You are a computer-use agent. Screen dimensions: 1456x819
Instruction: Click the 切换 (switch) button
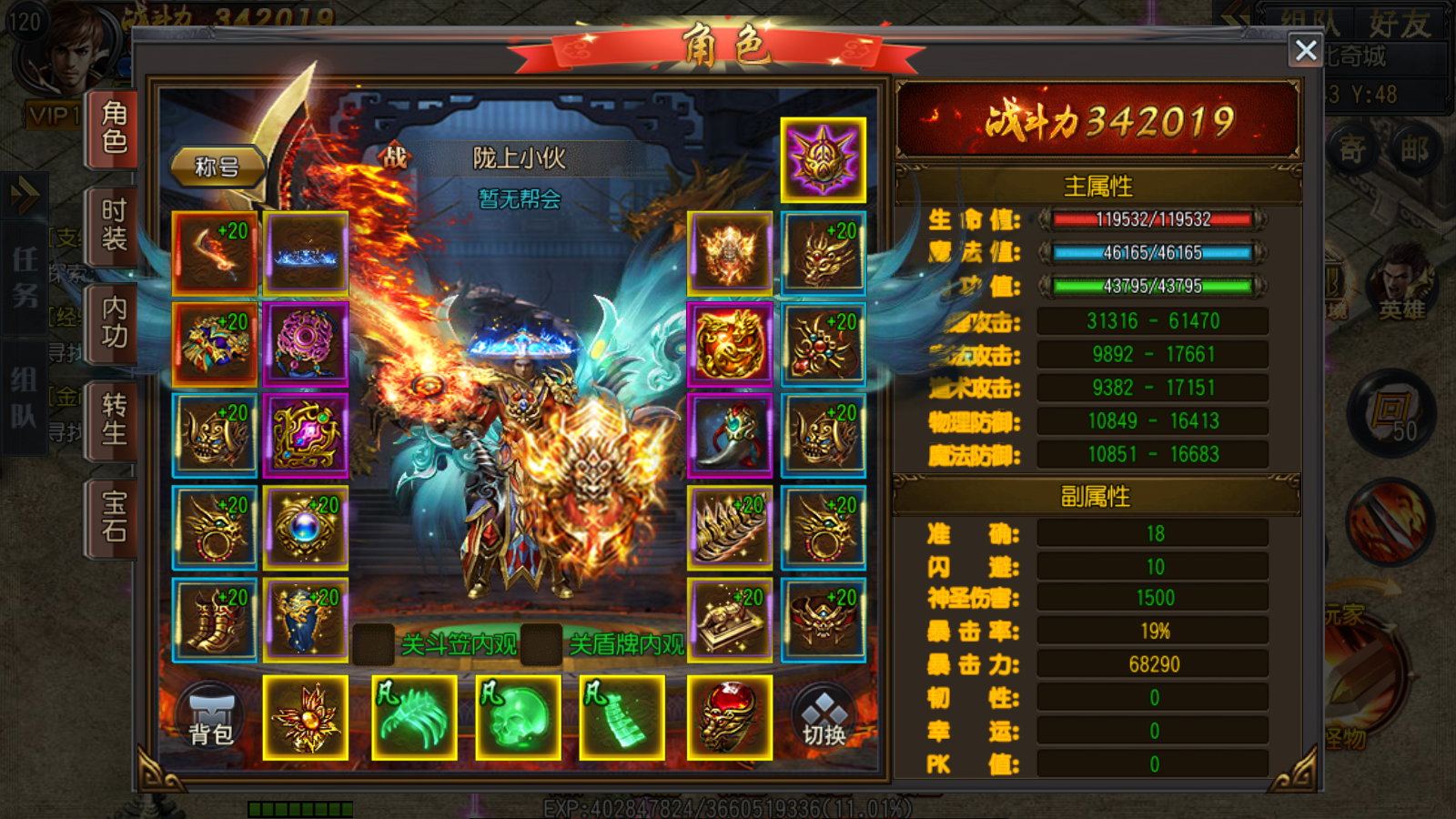click(824, 718)
